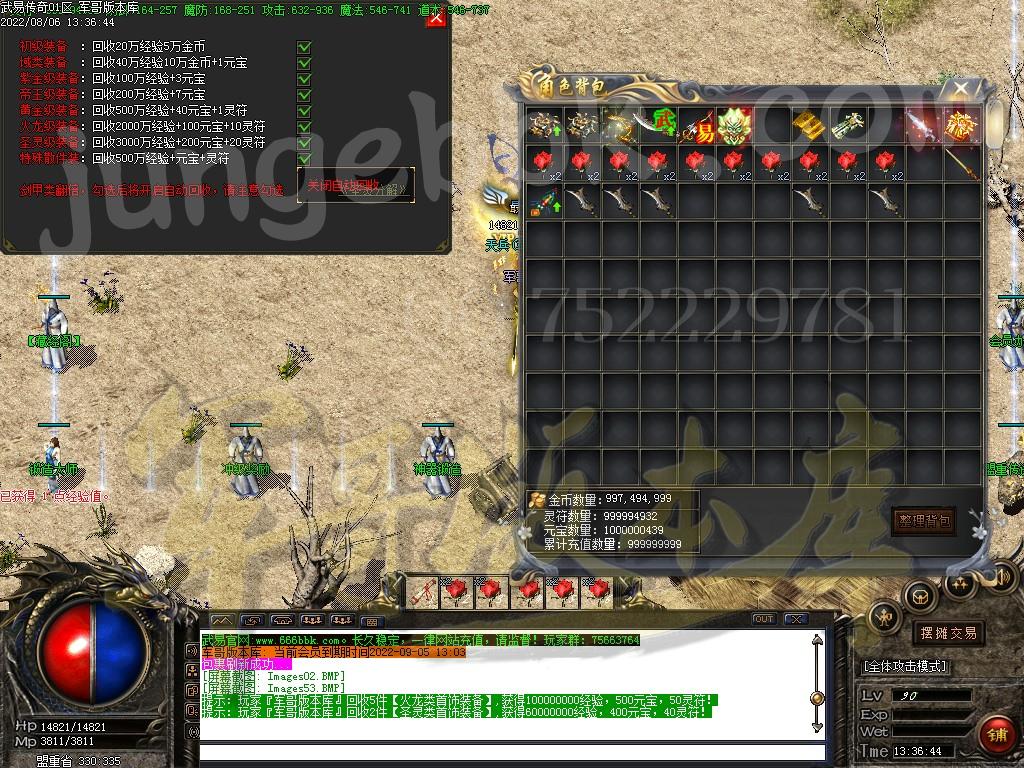The image size is (1024, 768).
Task: Use the scroll item in the hotbar
Action: tap(424, 591)
